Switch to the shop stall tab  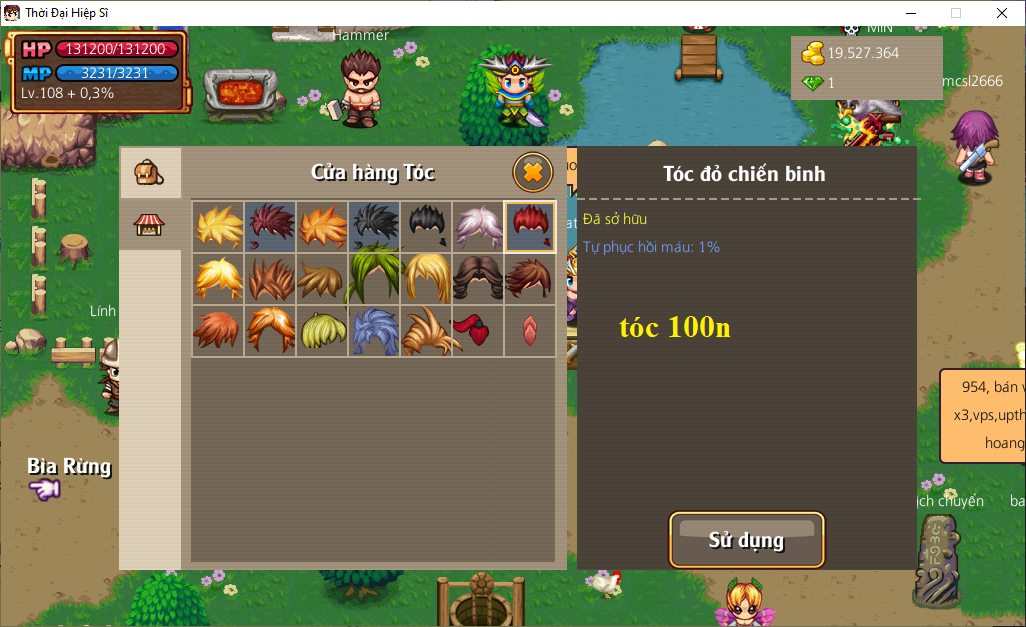coord(150,224)
